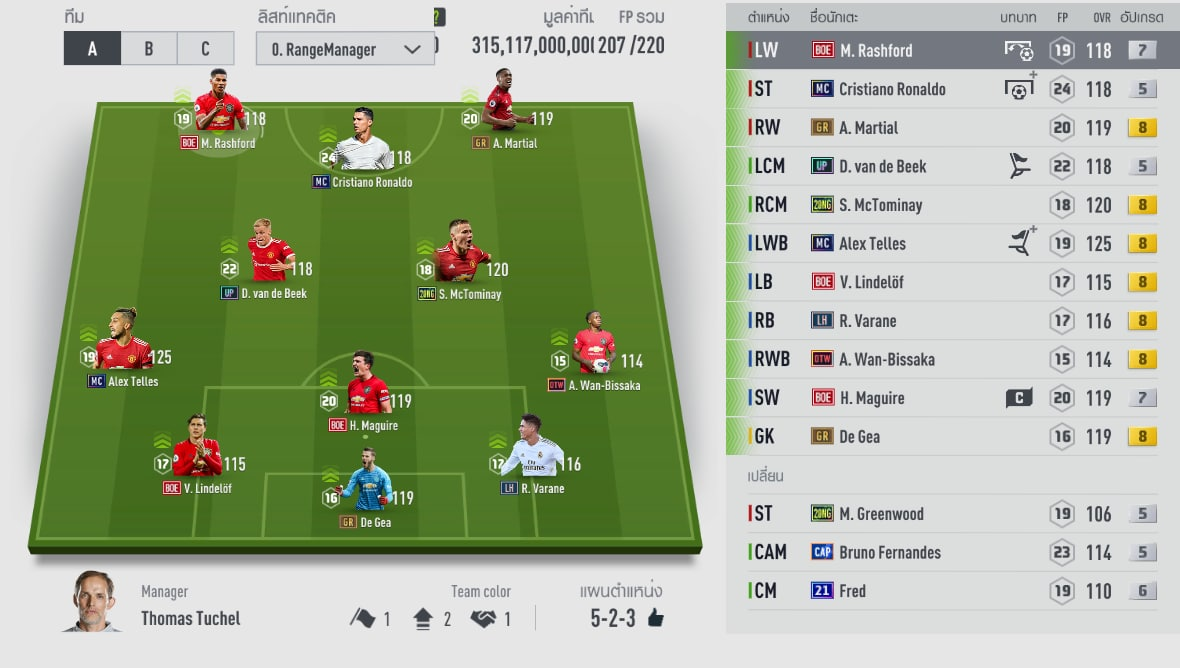Select S. McTominay on the pitch
This screenshot has height=668, width=1180.
tap(460, 254)
